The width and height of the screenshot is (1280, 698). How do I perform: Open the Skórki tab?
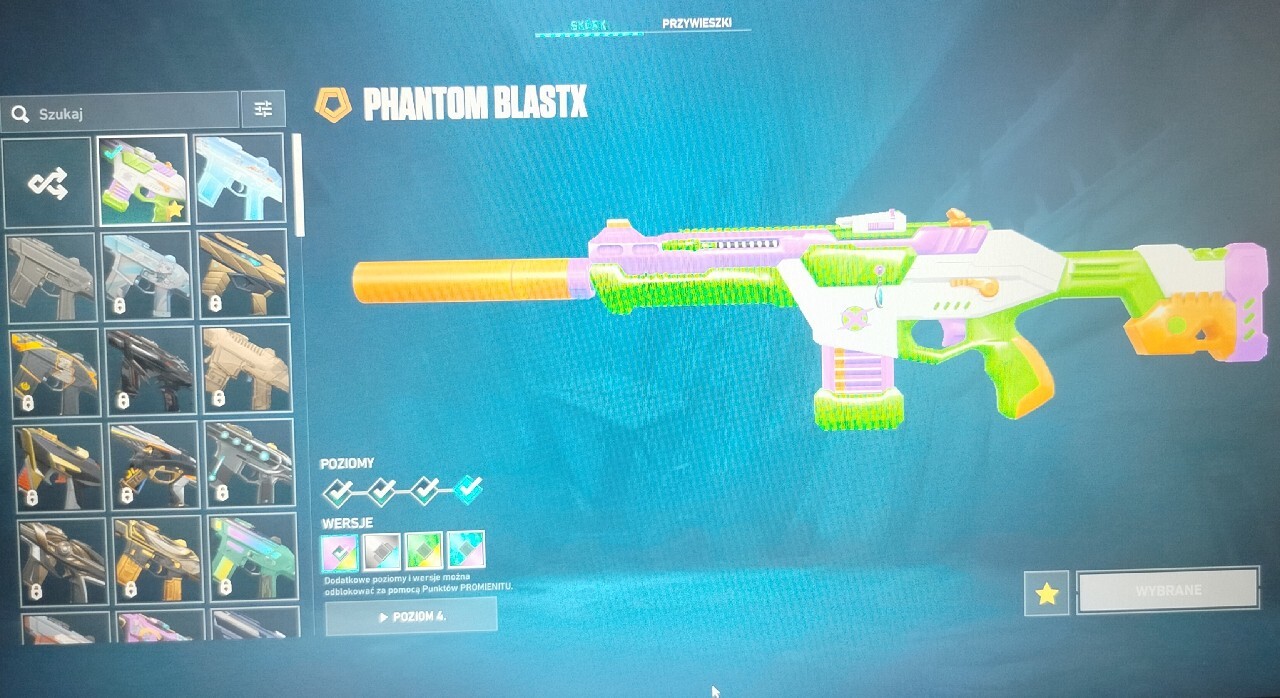click(x=590, y=22)
